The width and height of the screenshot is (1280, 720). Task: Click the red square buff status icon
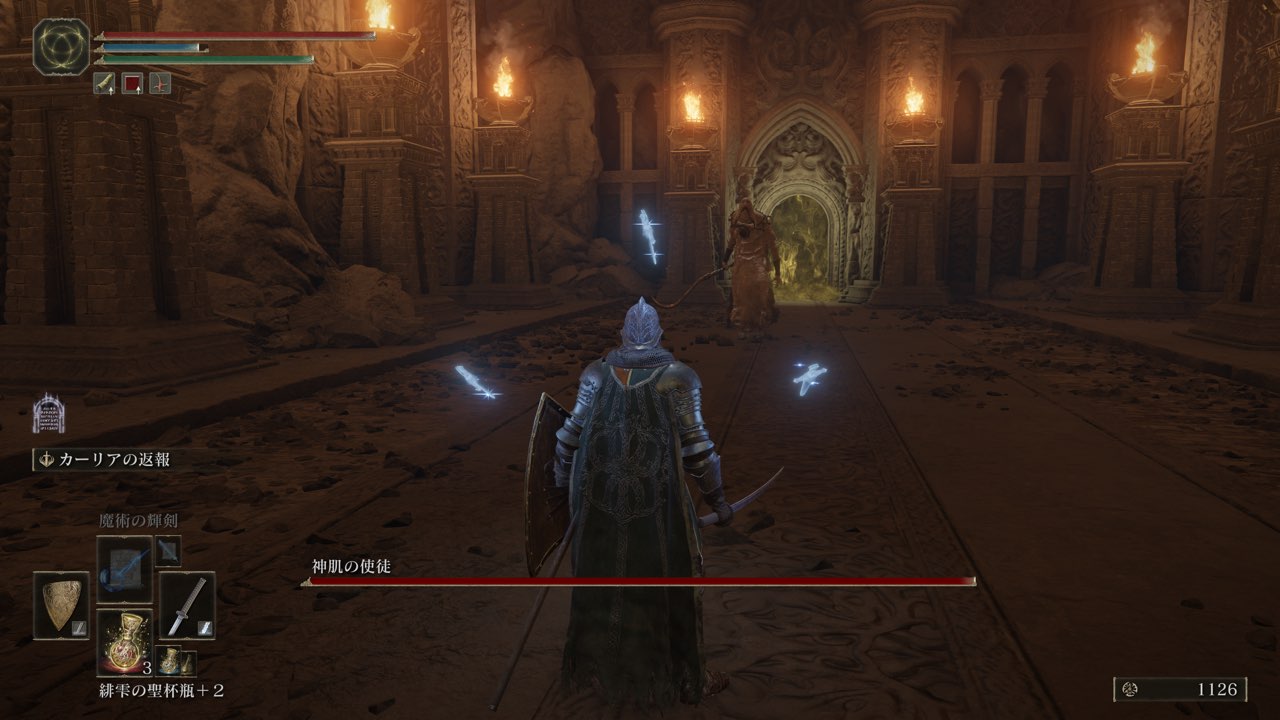pyautogui.click(x=132, y=84)
